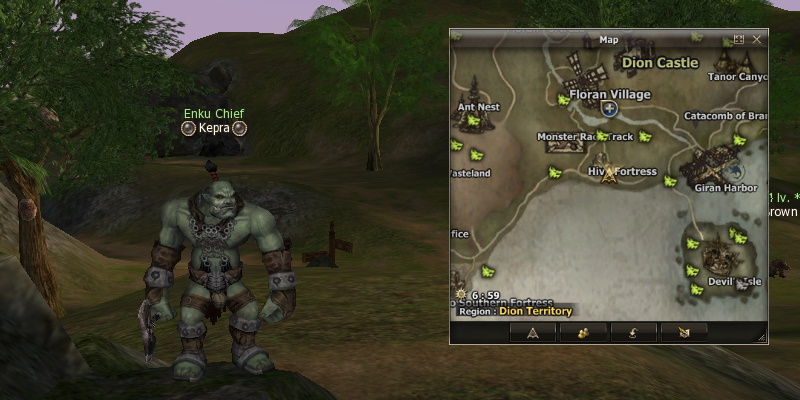Image resolution: width=800 pixels, height=400 pixels.
Task: Close the Map window
Action: pos(757,39)
